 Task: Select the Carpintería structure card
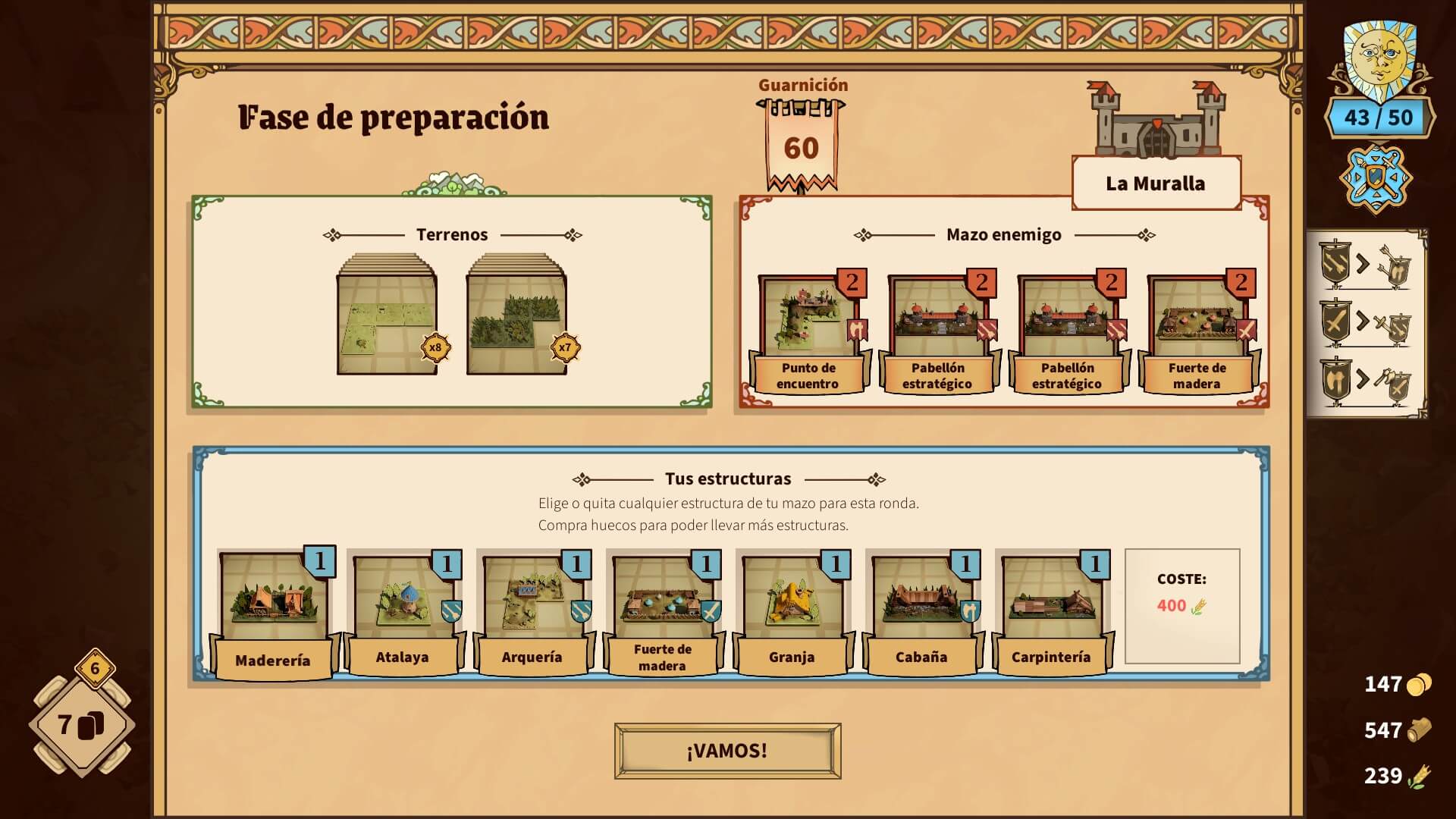pos(1051,611)
